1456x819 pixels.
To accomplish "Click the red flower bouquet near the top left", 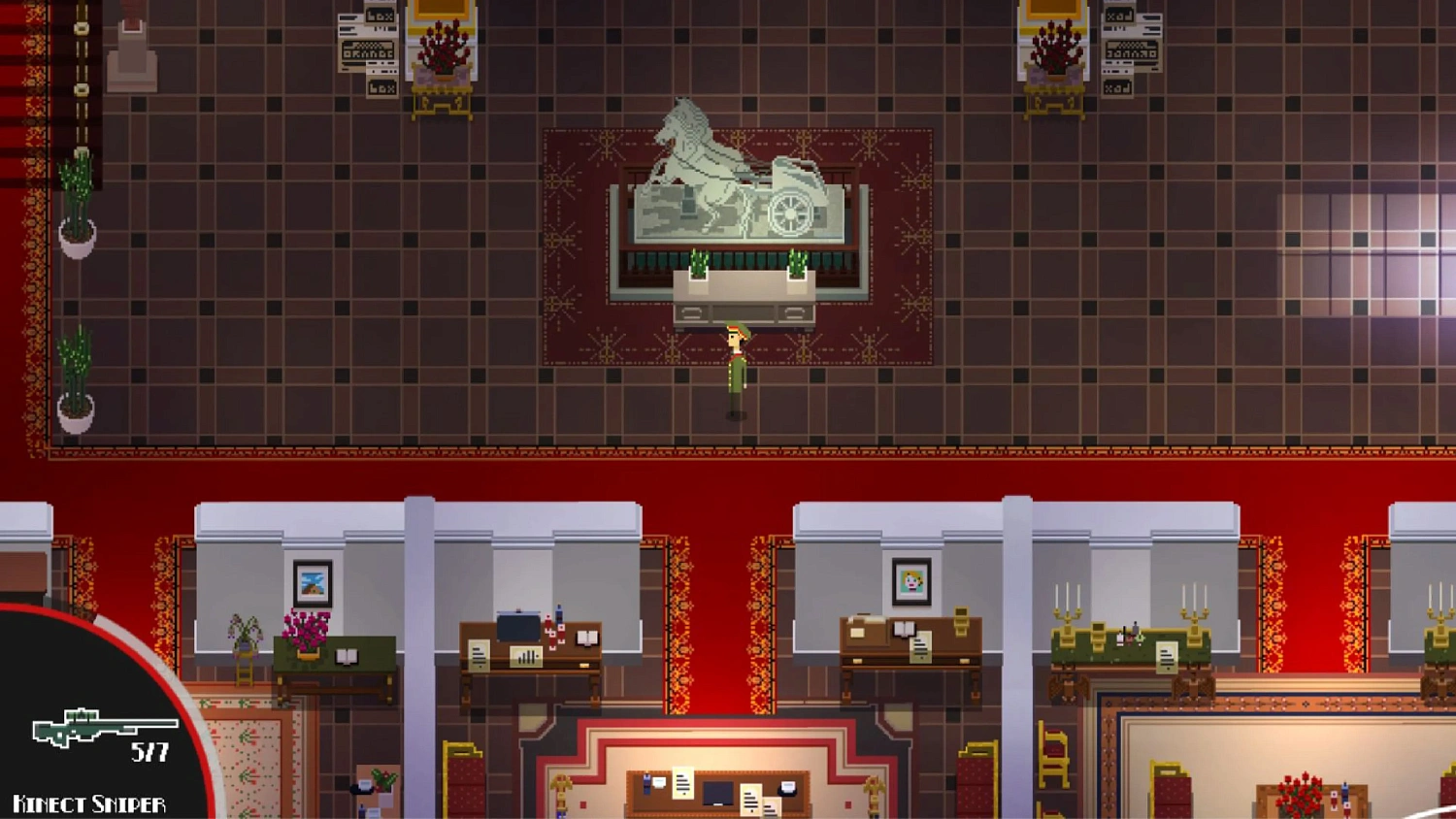I will point(442,44).
